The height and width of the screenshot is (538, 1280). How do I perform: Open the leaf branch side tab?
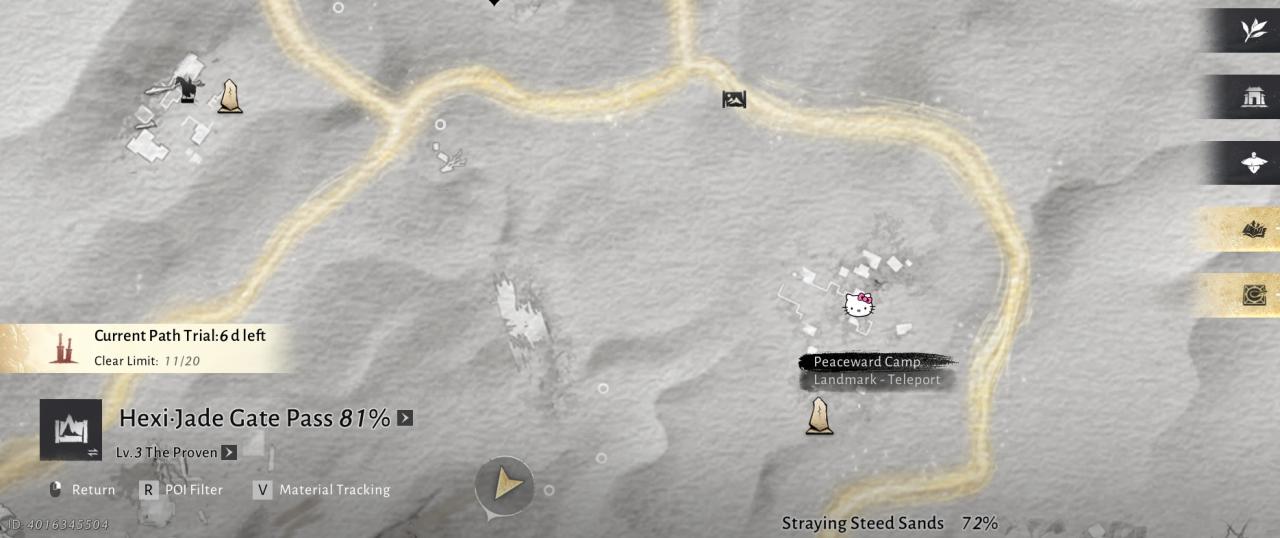[1253, 30]
